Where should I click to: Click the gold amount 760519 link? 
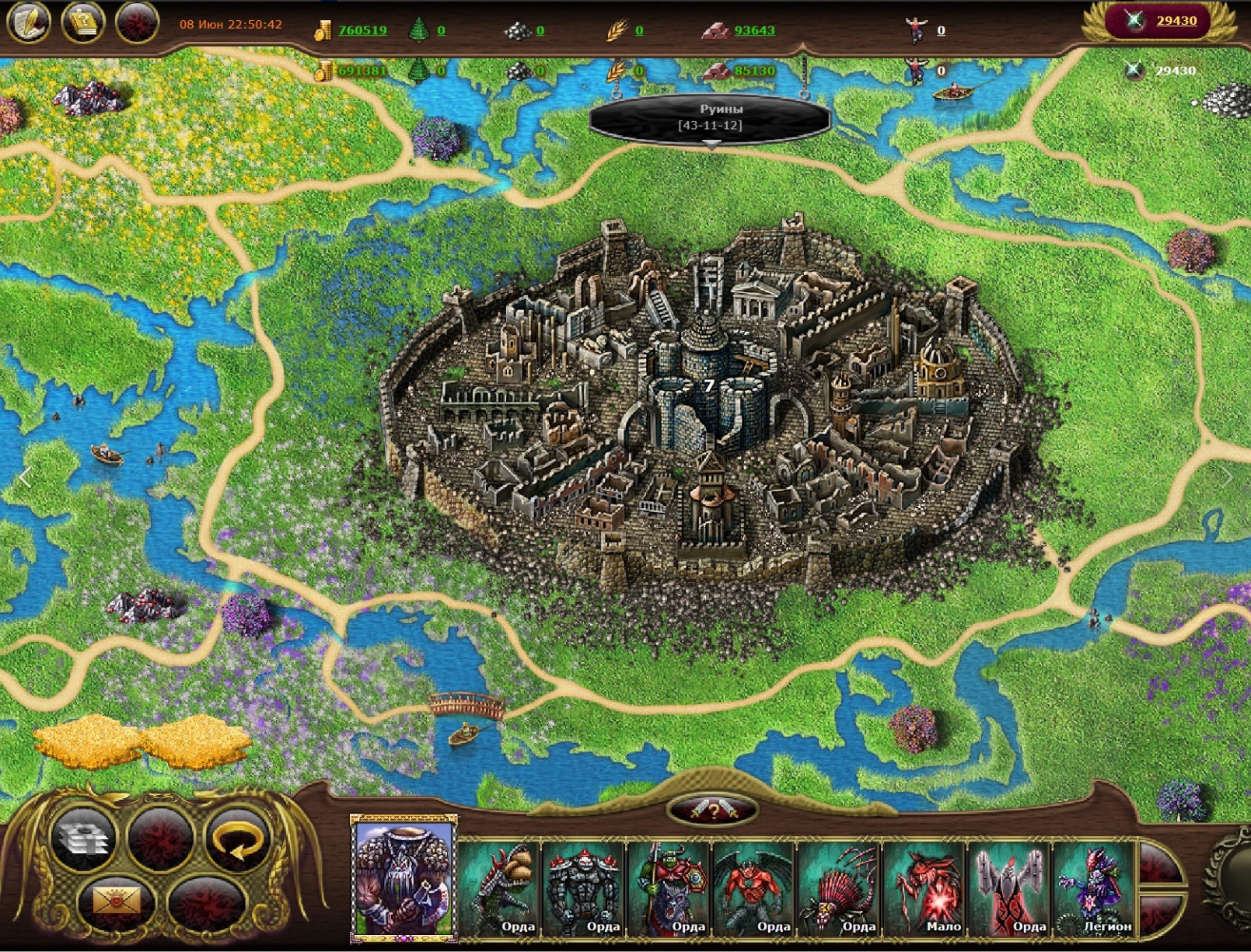[x=362, y=30]
